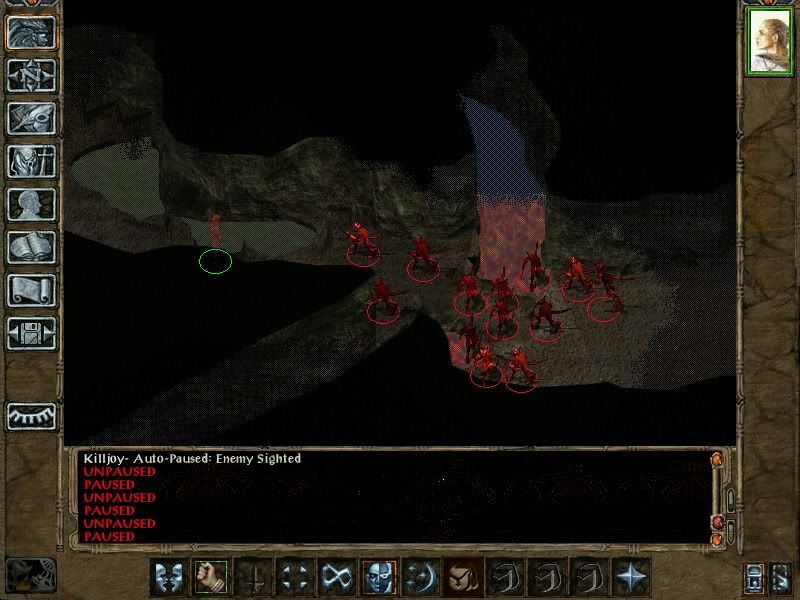
Task: Open the area map compass button
Action: 31,76
